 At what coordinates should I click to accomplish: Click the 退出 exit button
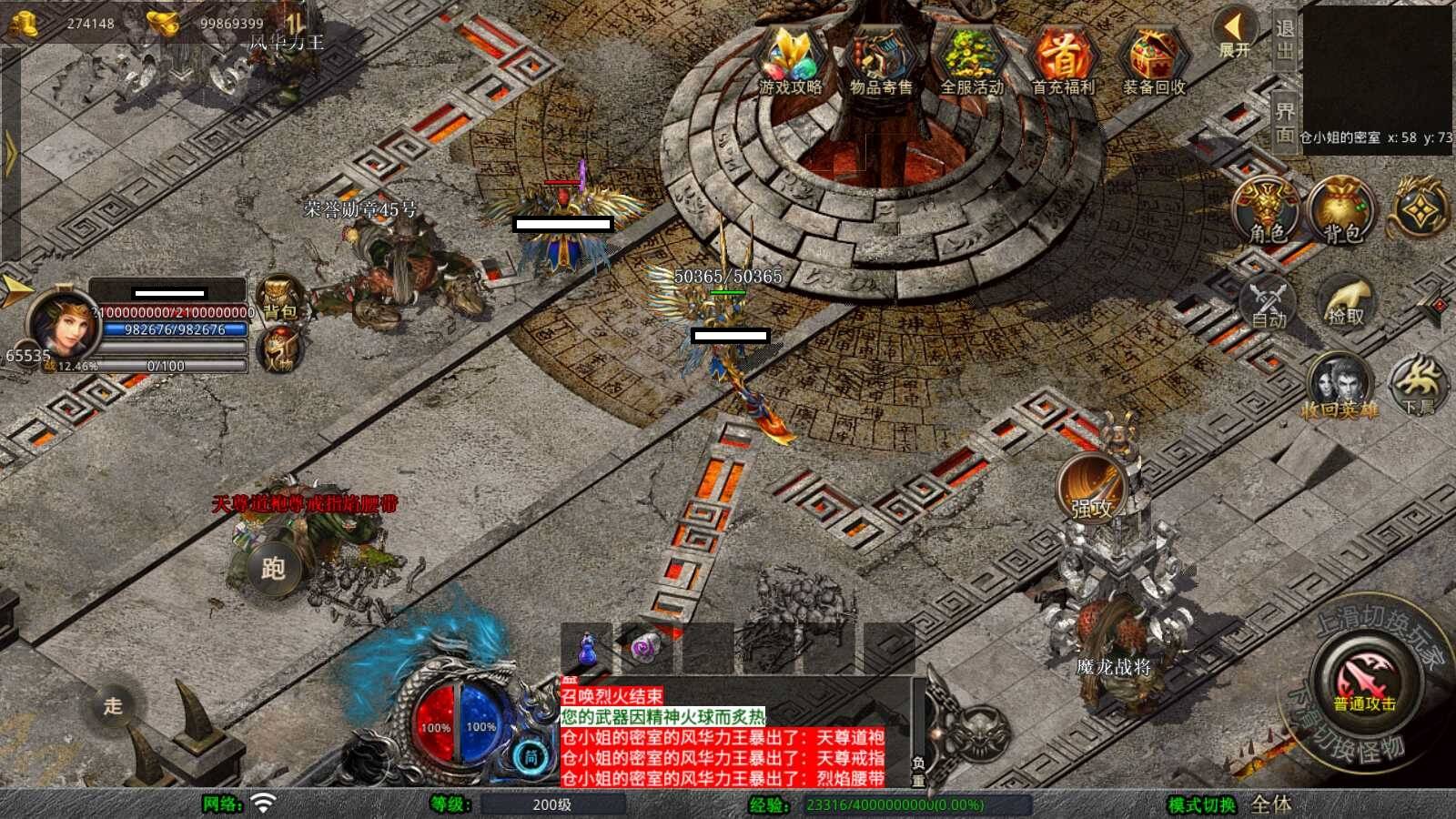1284,39
